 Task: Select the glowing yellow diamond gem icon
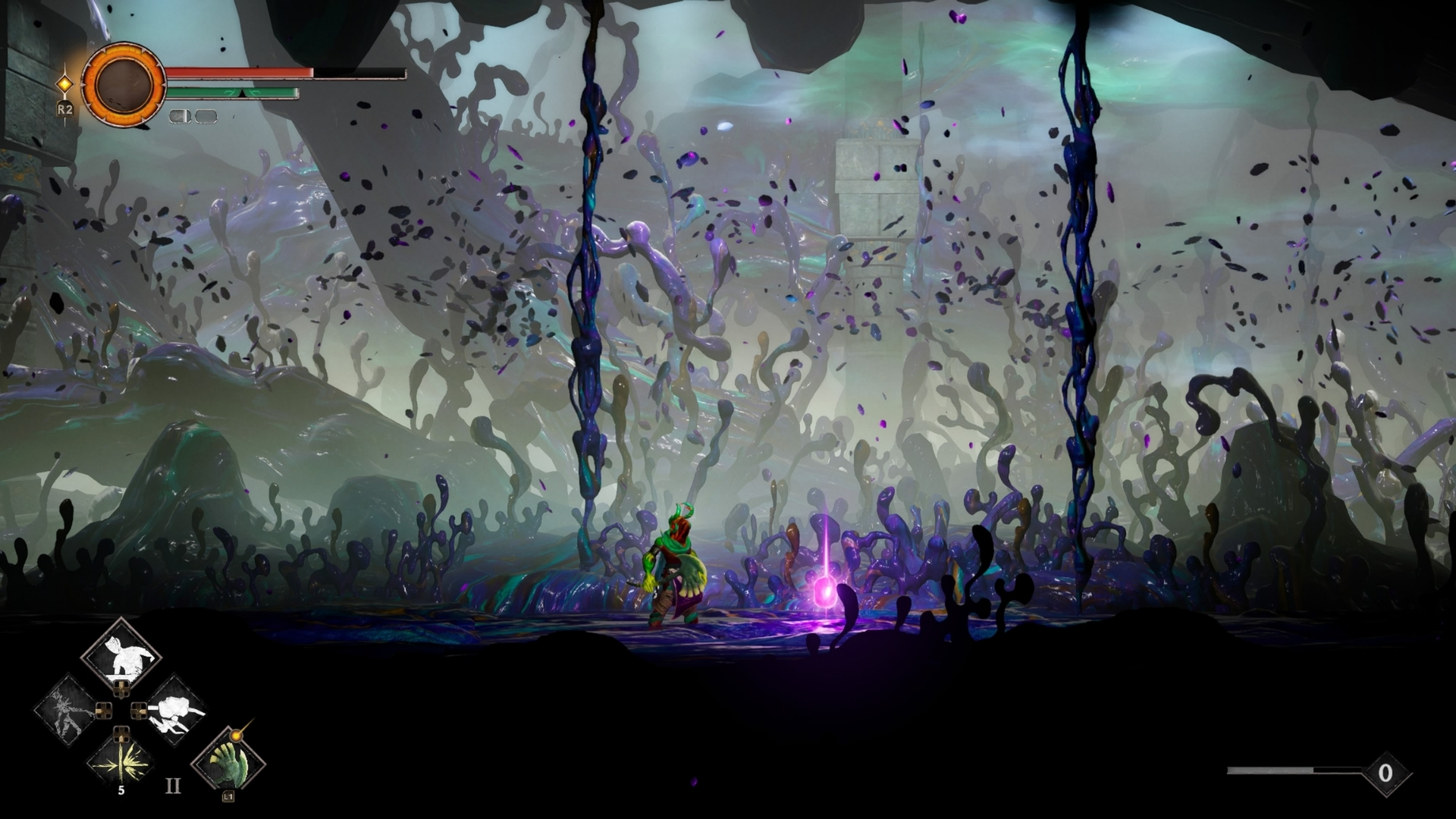coord(66,83)
